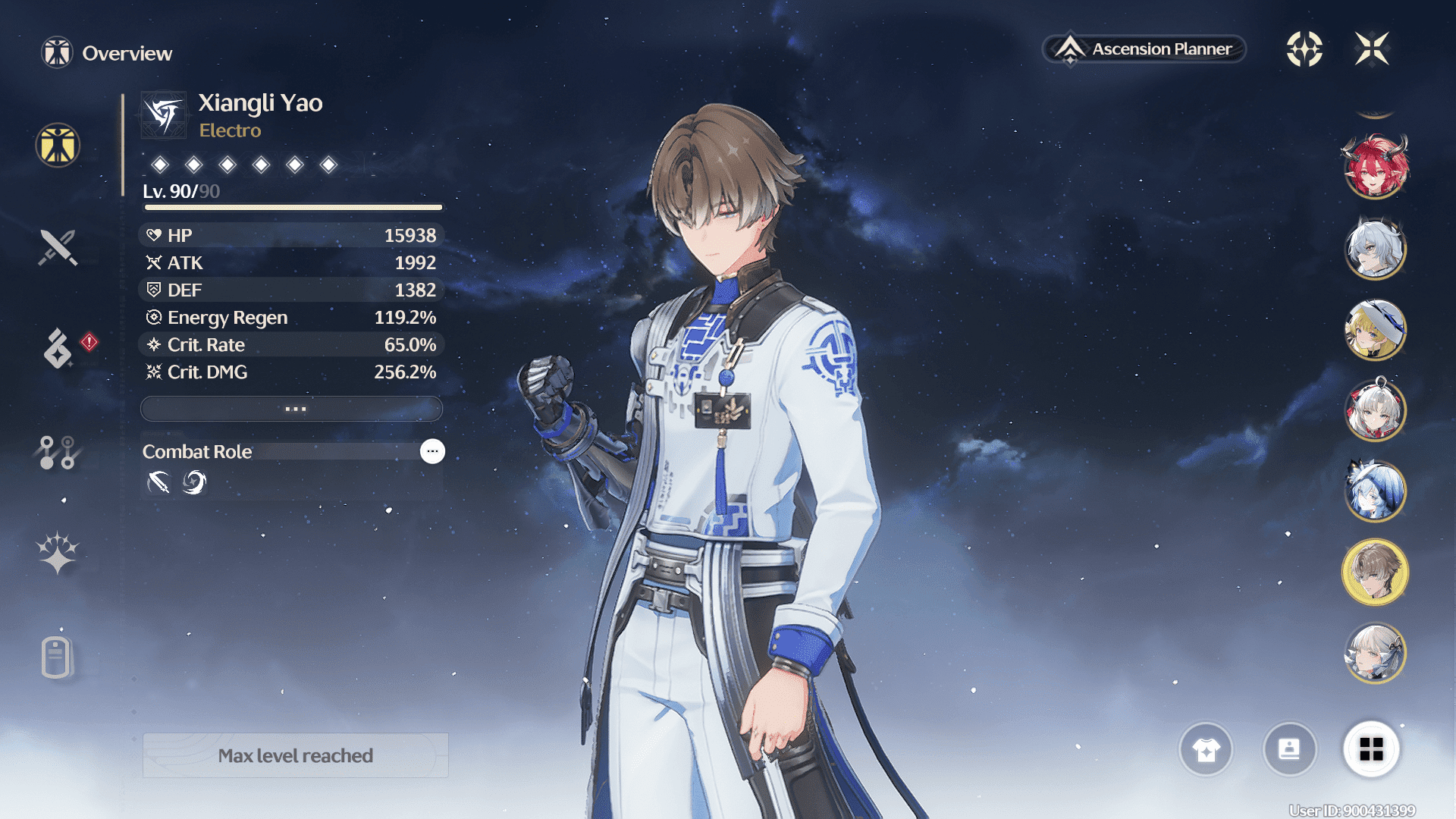Open the character profile card button
This screenshot has width=1456, height=819.
click(x=1289, y=750)
